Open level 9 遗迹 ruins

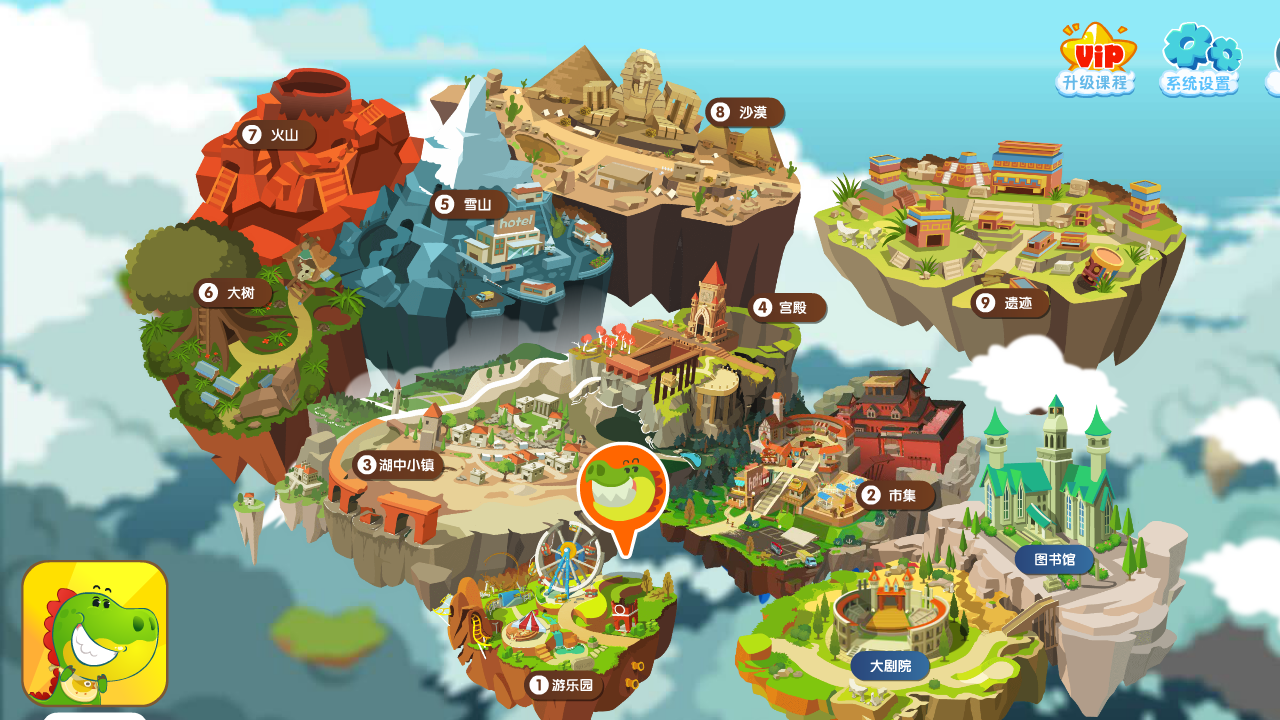click(x=1009, y=303)
